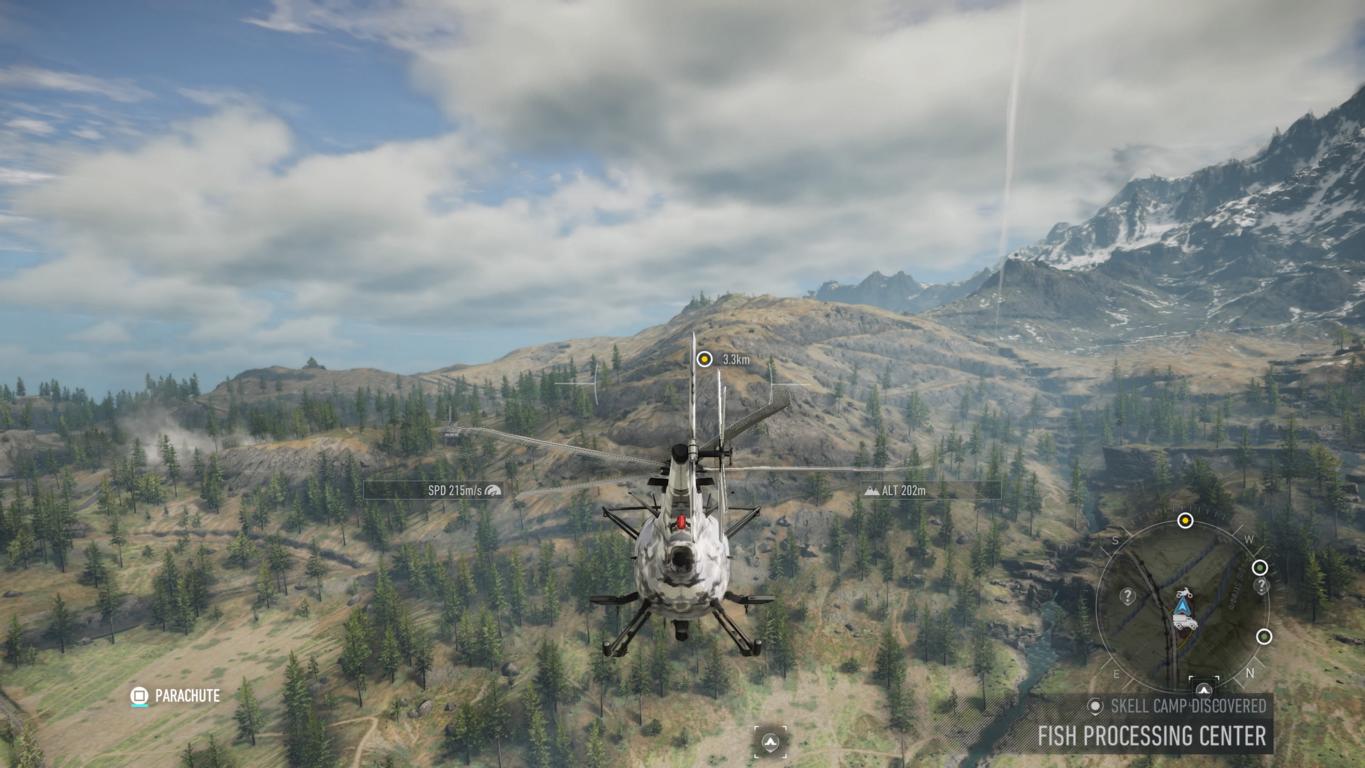The height and width of the screenshot is (768, 1365).
Task: Open the Fish Processing Center discovery notification
Action: pos(1151,736)
